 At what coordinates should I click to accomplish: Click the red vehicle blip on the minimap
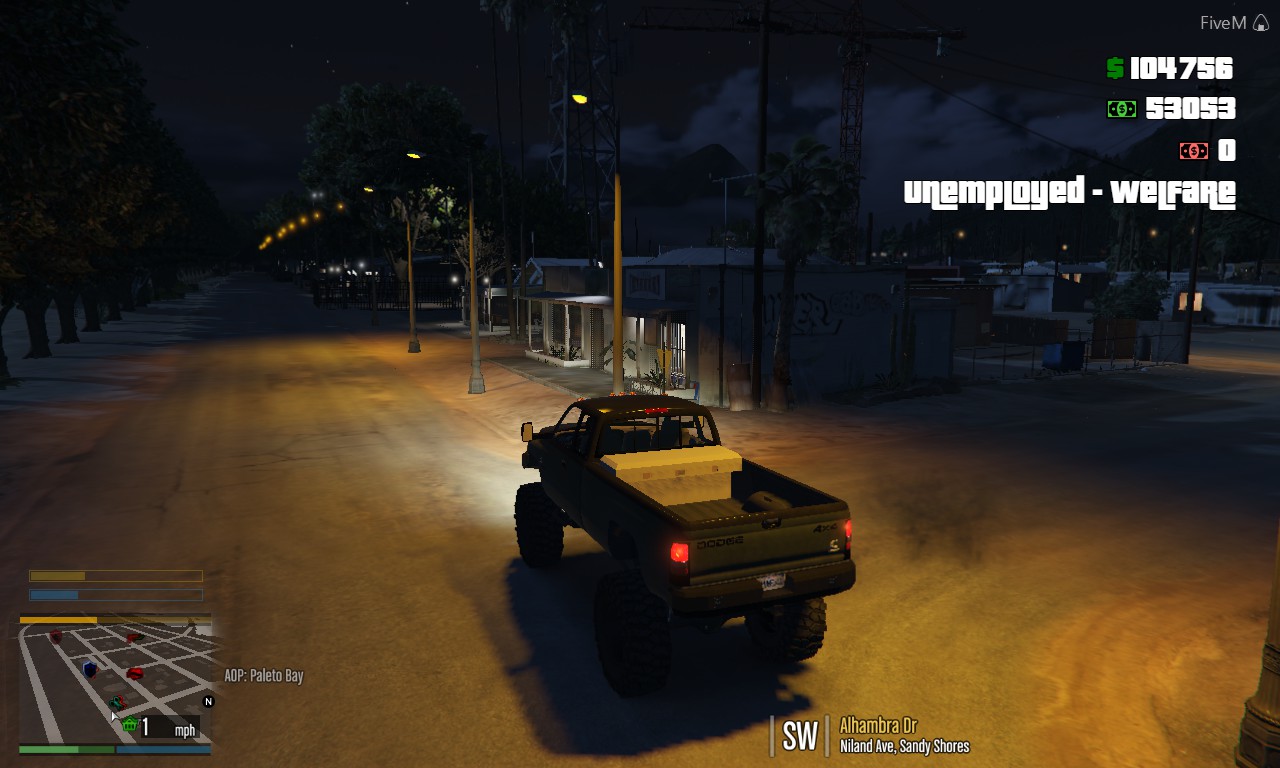point(135,673)
